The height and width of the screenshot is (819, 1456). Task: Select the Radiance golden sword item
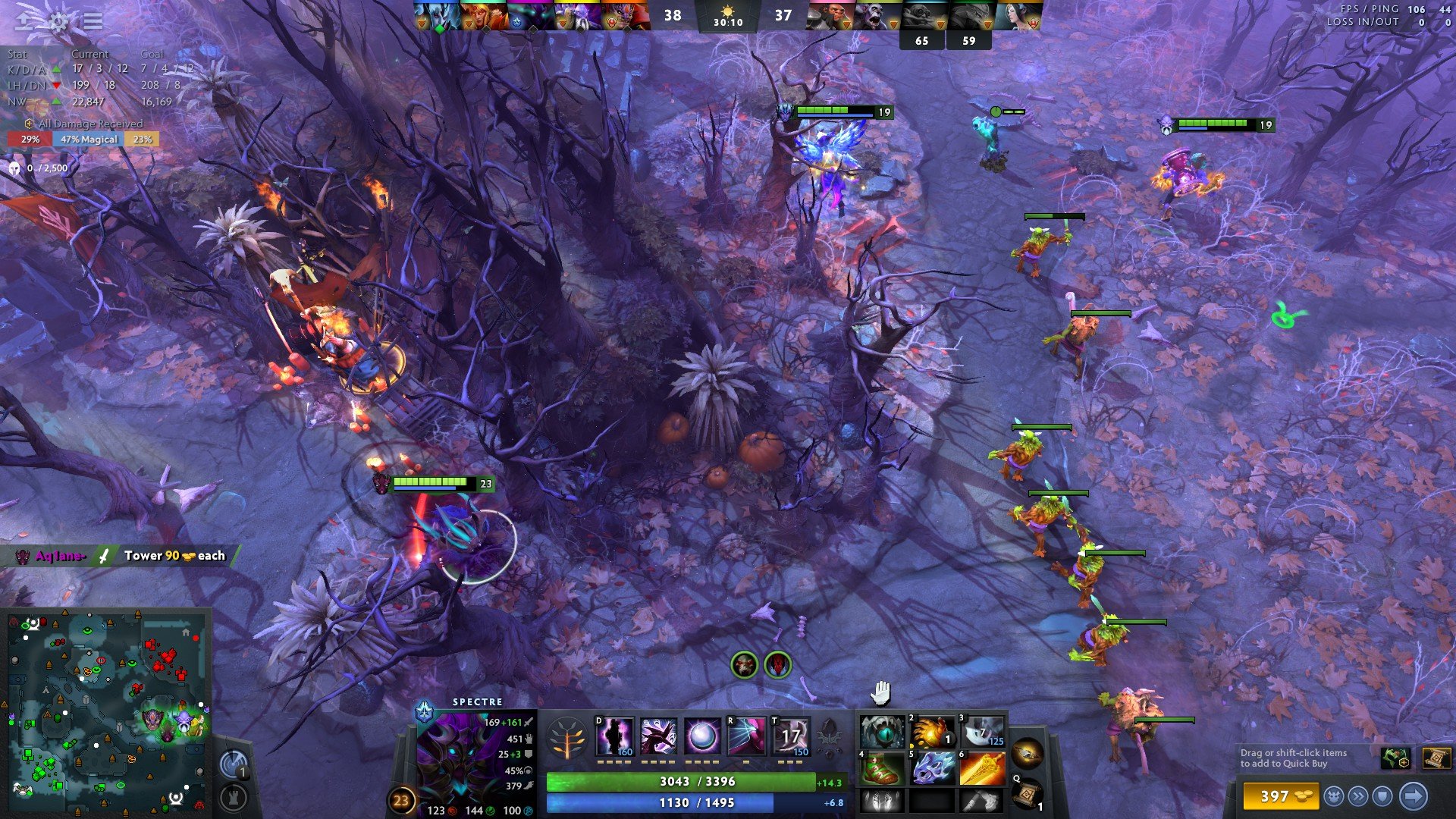[982, 768]
